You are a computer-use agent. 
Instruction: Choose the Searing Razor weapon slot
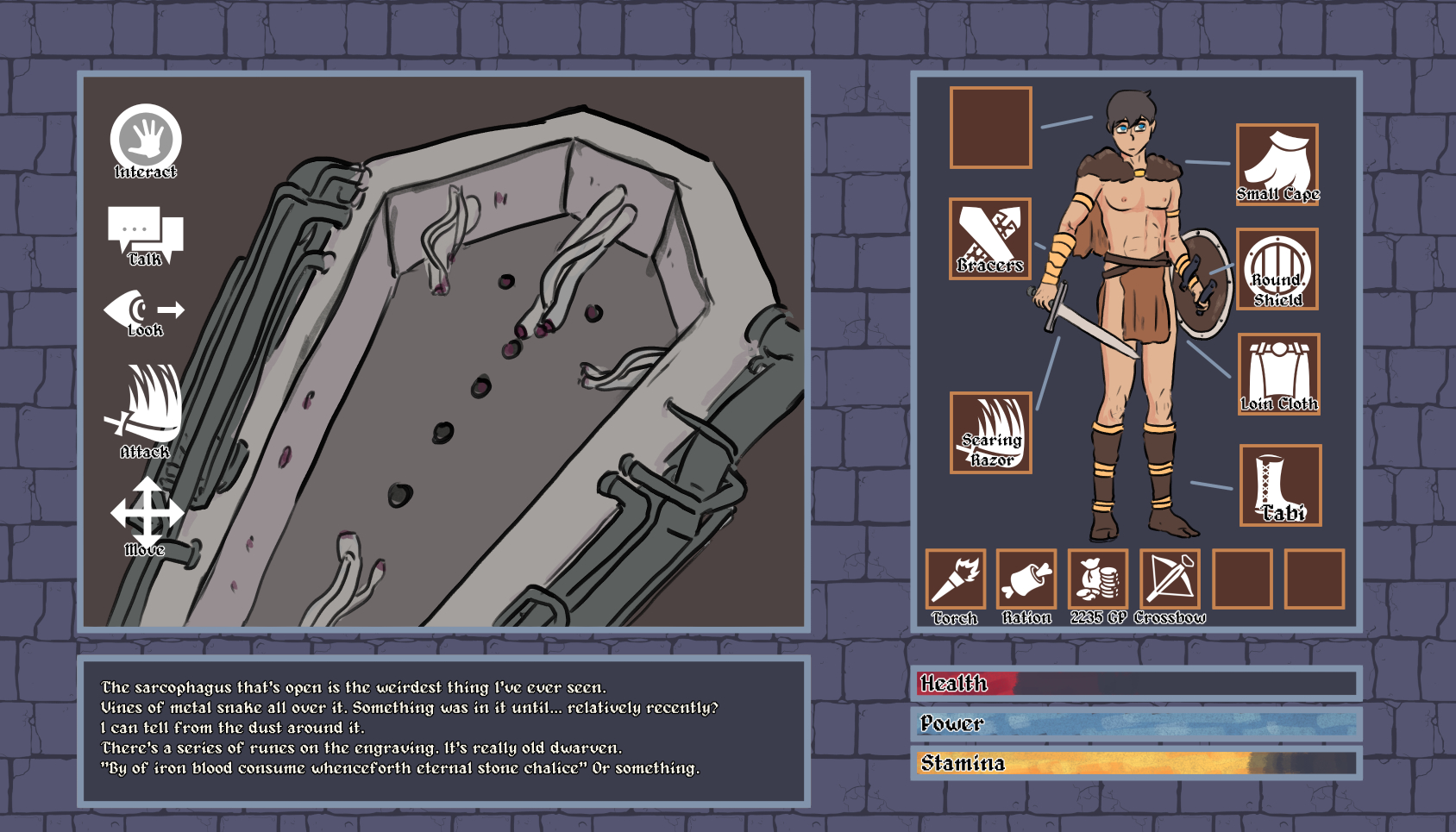click(x=991, y=433)
